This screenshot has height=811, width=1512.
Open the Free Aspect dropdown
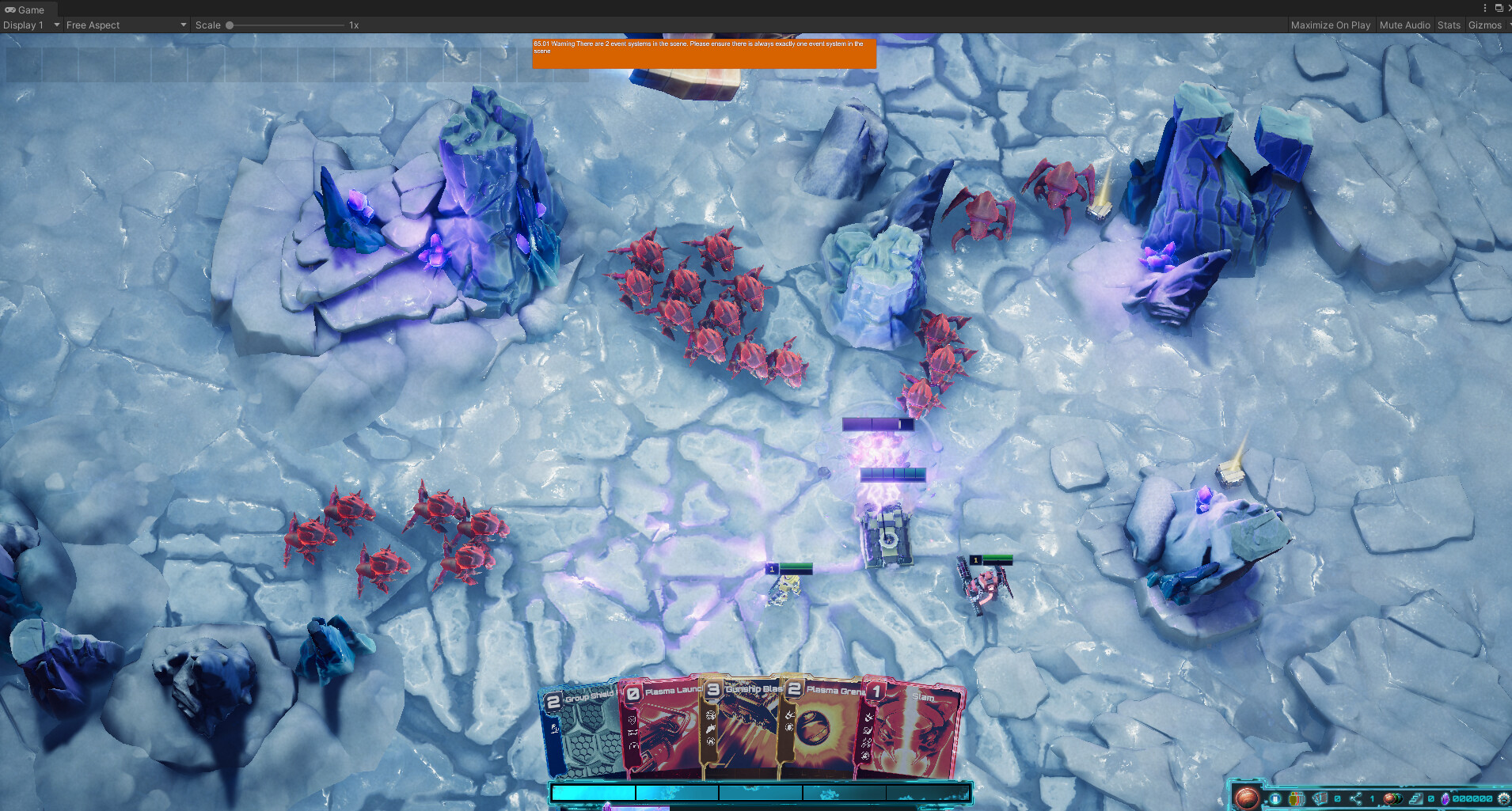[123, 25]
